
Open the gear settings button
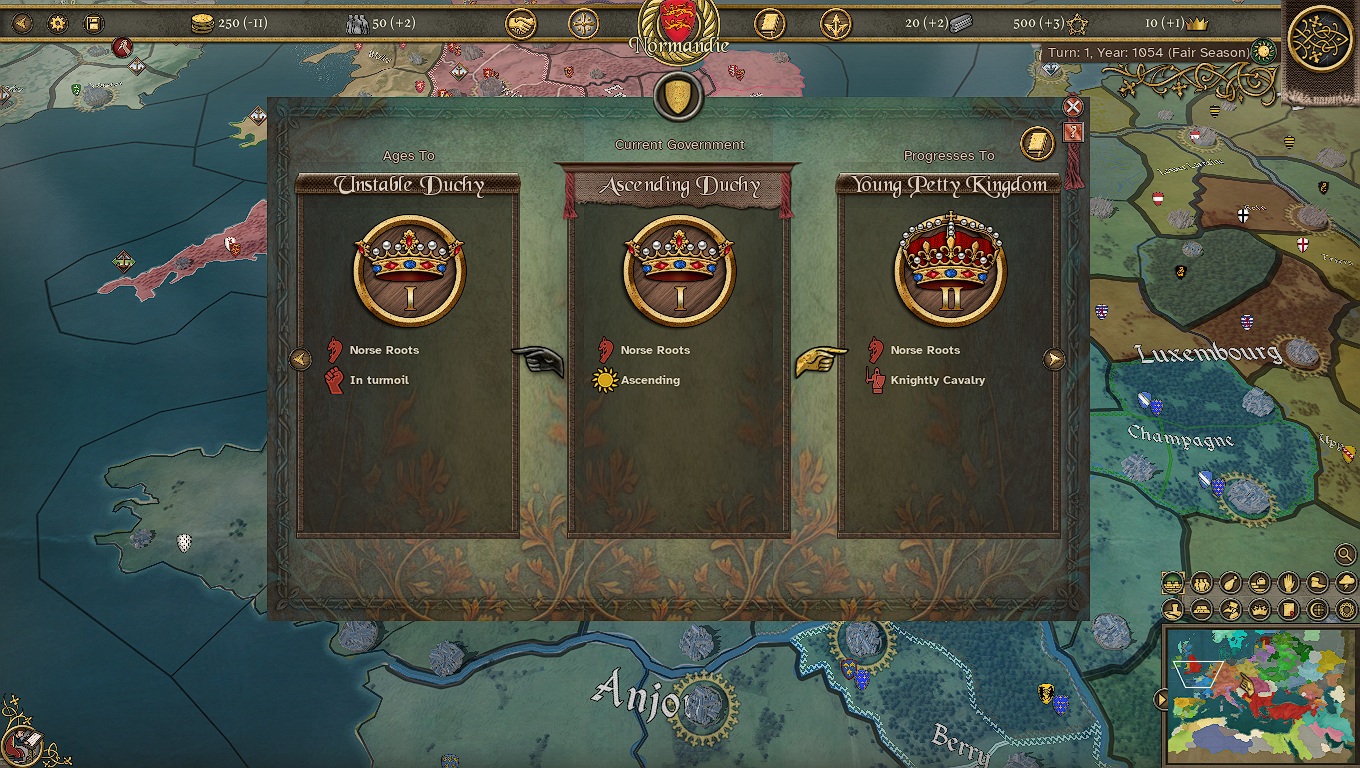point(57,23)
